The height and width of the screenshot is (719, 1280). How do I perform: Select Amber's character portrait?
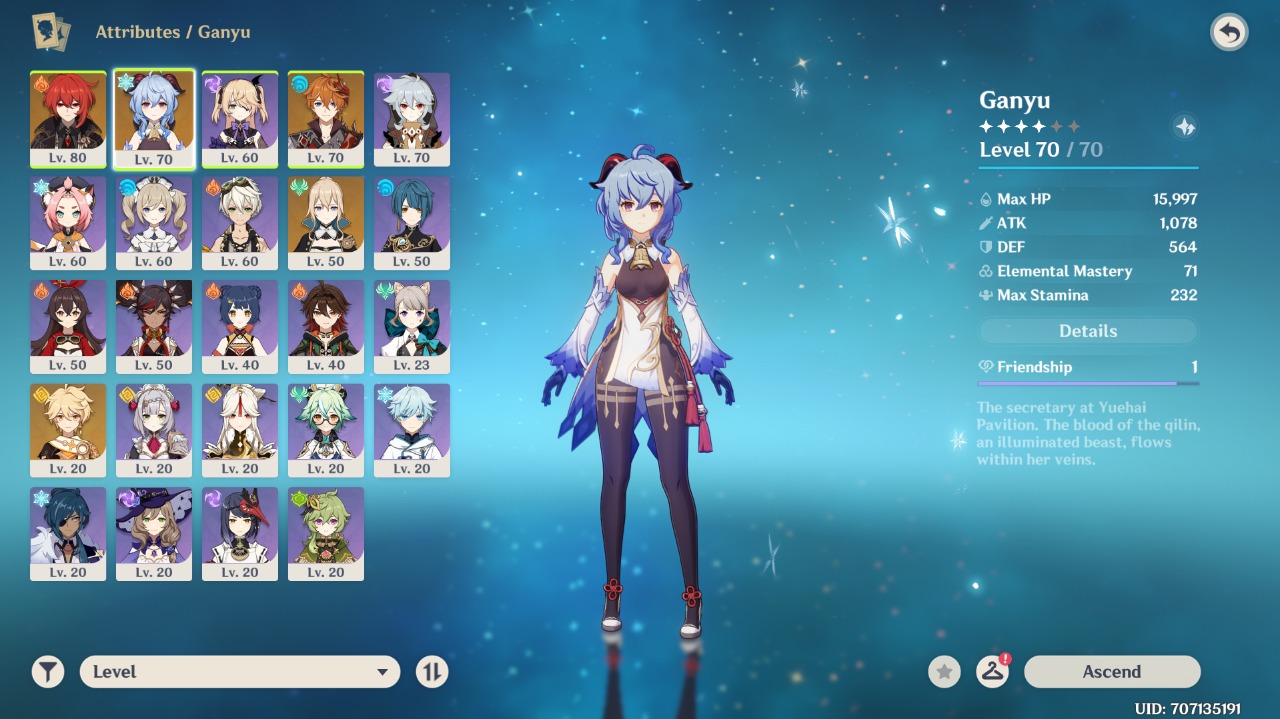tap(68, 326)
